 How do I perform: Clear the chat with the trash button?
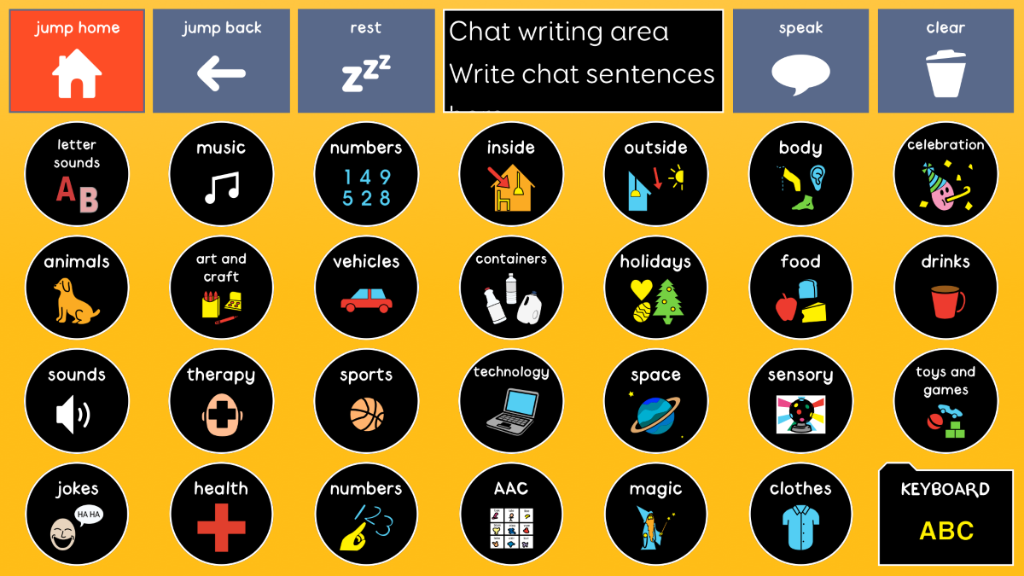(945, 61)
